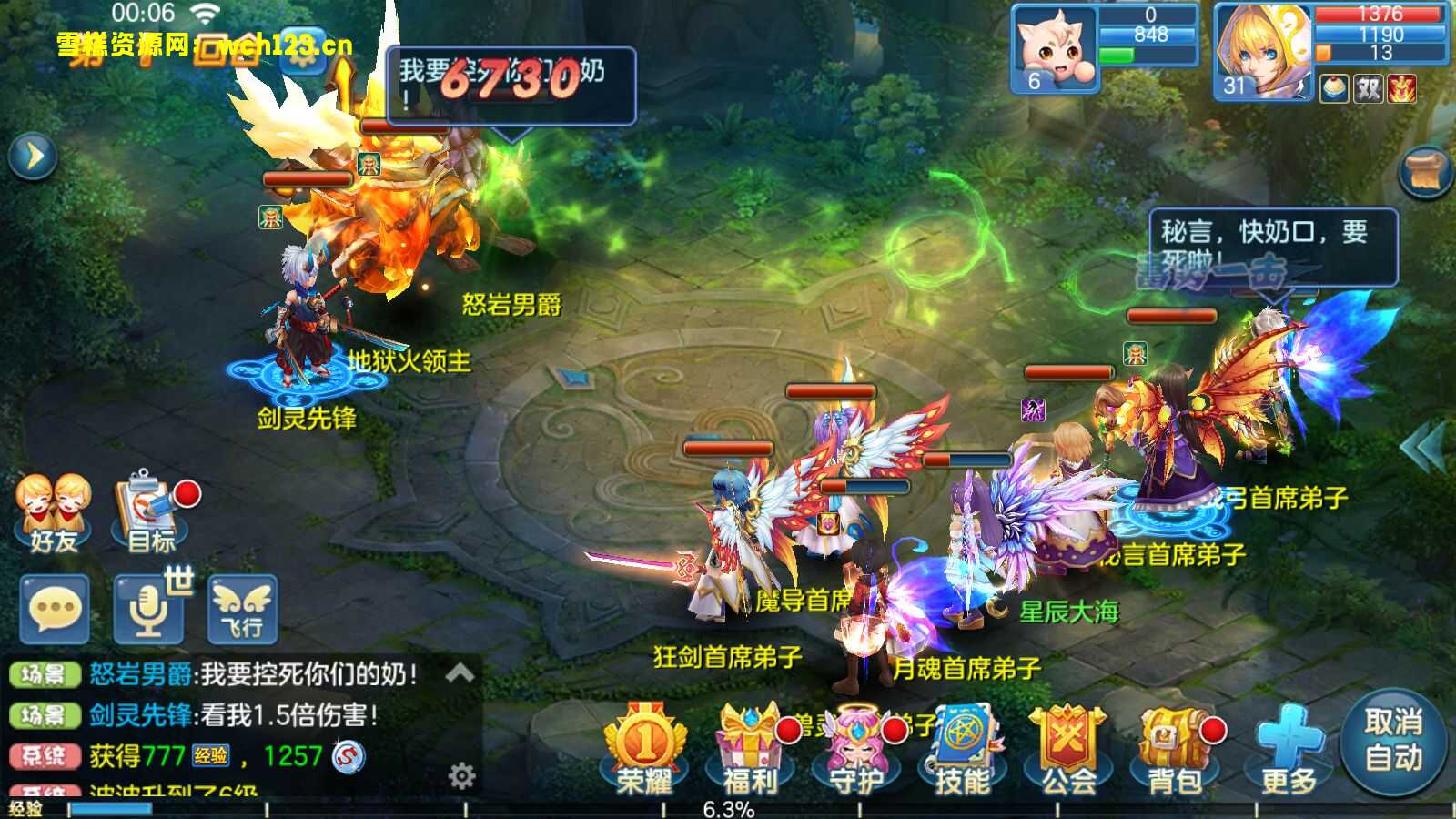Screen dimensions: 1456x819
Task: Open the 目标 (Target) quest tracker
Action: tap(144, 499)
